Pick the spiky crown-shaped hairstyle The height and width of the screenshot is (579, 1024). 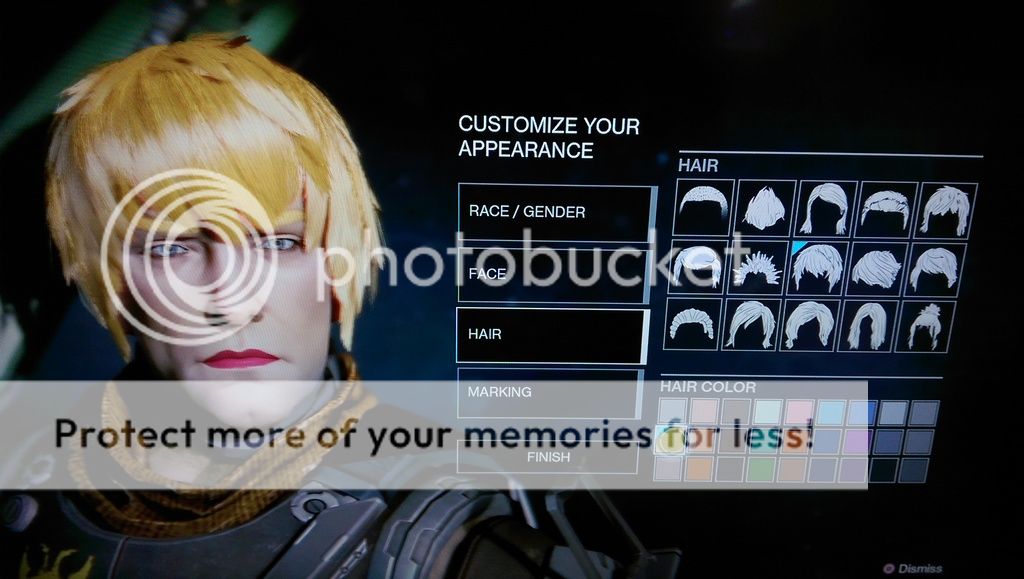pyautogui.click(x=759, y=268)
